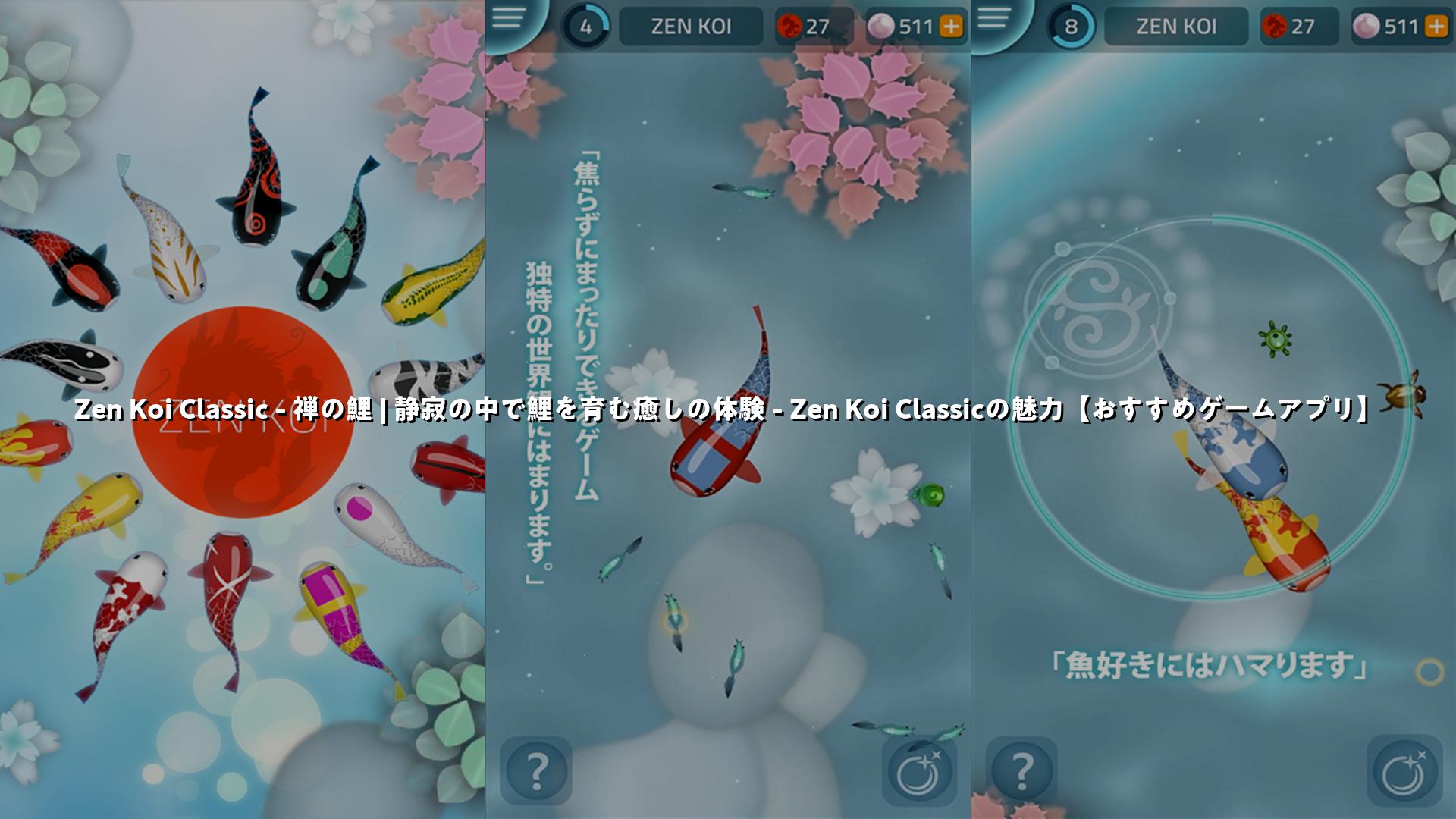Open the question mark help in the middle game panel

[x=536, y=770]
